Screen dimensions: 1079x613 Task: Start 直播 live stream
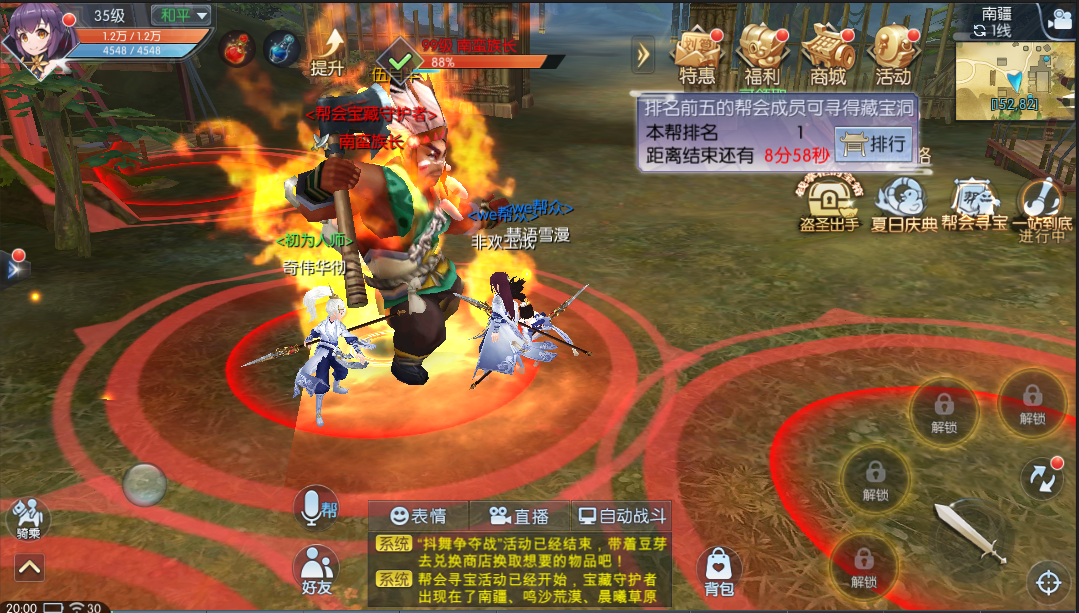(519, 516)
